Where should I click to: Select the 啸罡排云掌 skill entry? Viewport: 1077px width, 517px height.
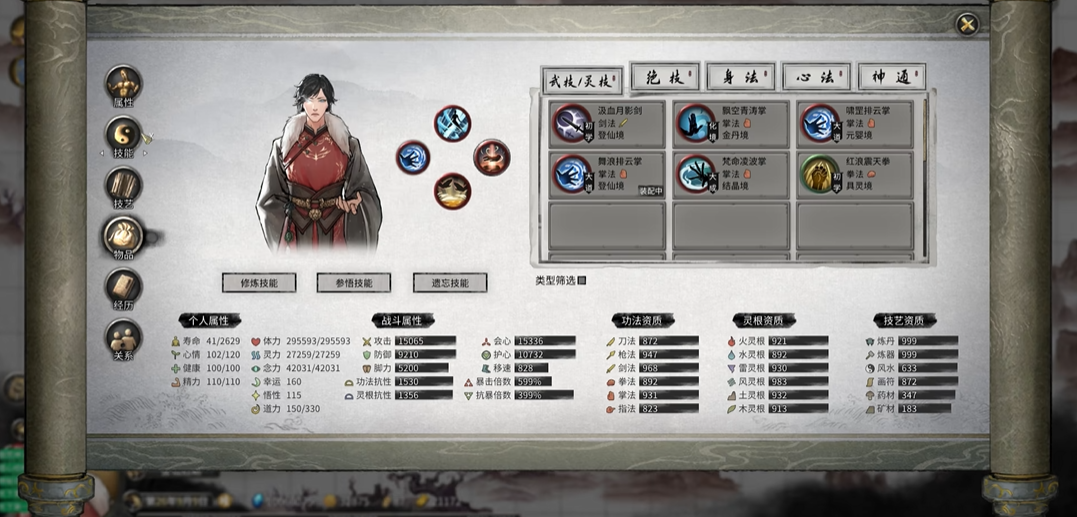[855, 123]
